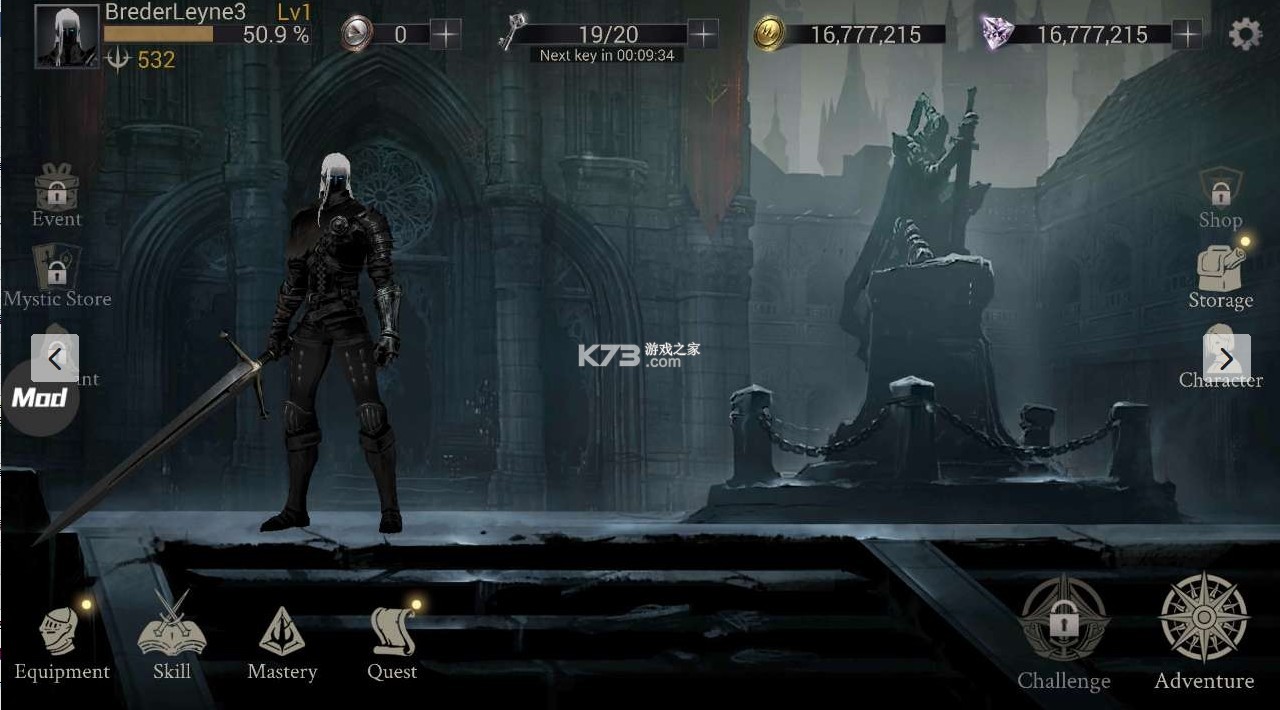This screenshot has width=1280, height=710.
Task: Open the Skill menu
Action: (172, 637)
